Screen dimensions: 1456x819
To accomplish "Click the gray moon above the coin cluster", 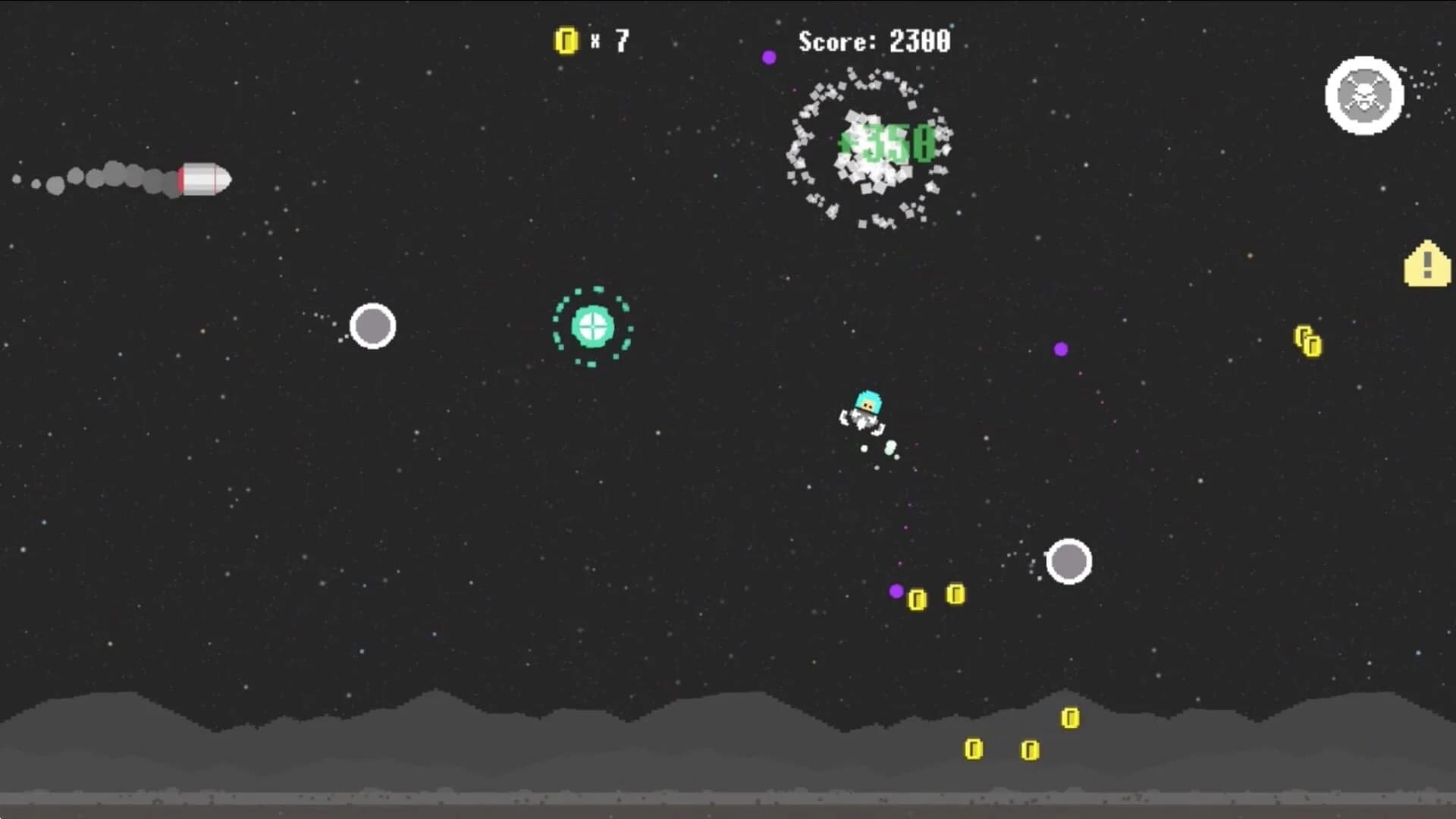I will [x=1069, y=562].
